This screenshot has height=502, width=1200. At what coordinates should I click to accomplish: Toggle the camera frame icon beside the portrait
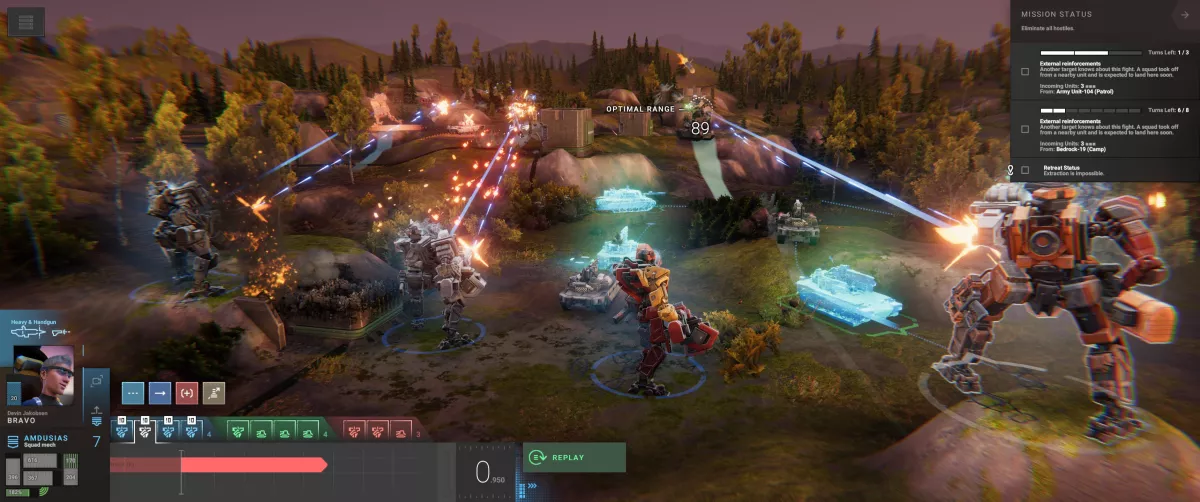(97, 380)
